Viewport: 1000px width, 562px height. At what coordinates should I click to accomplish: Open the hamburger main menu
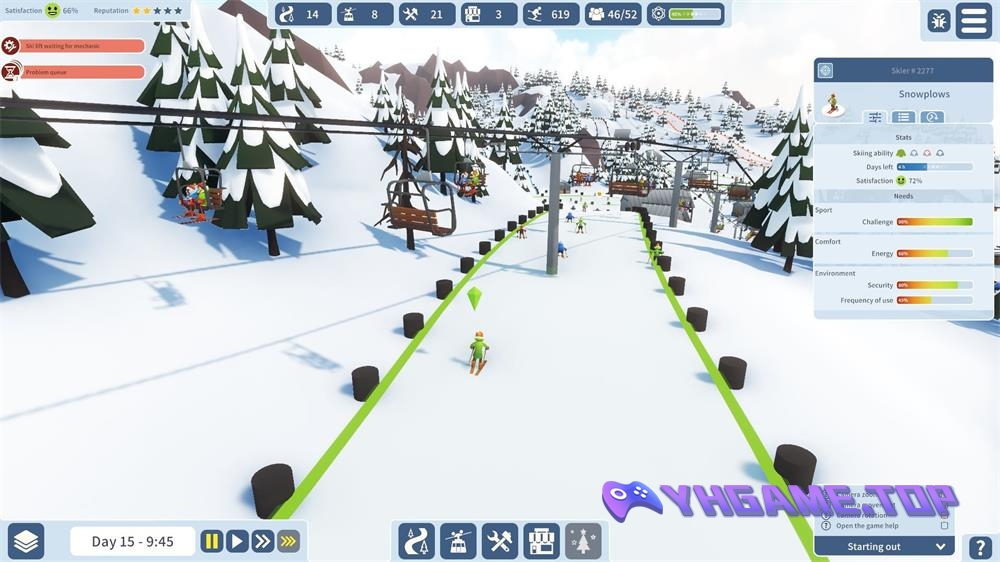[973, 20]
